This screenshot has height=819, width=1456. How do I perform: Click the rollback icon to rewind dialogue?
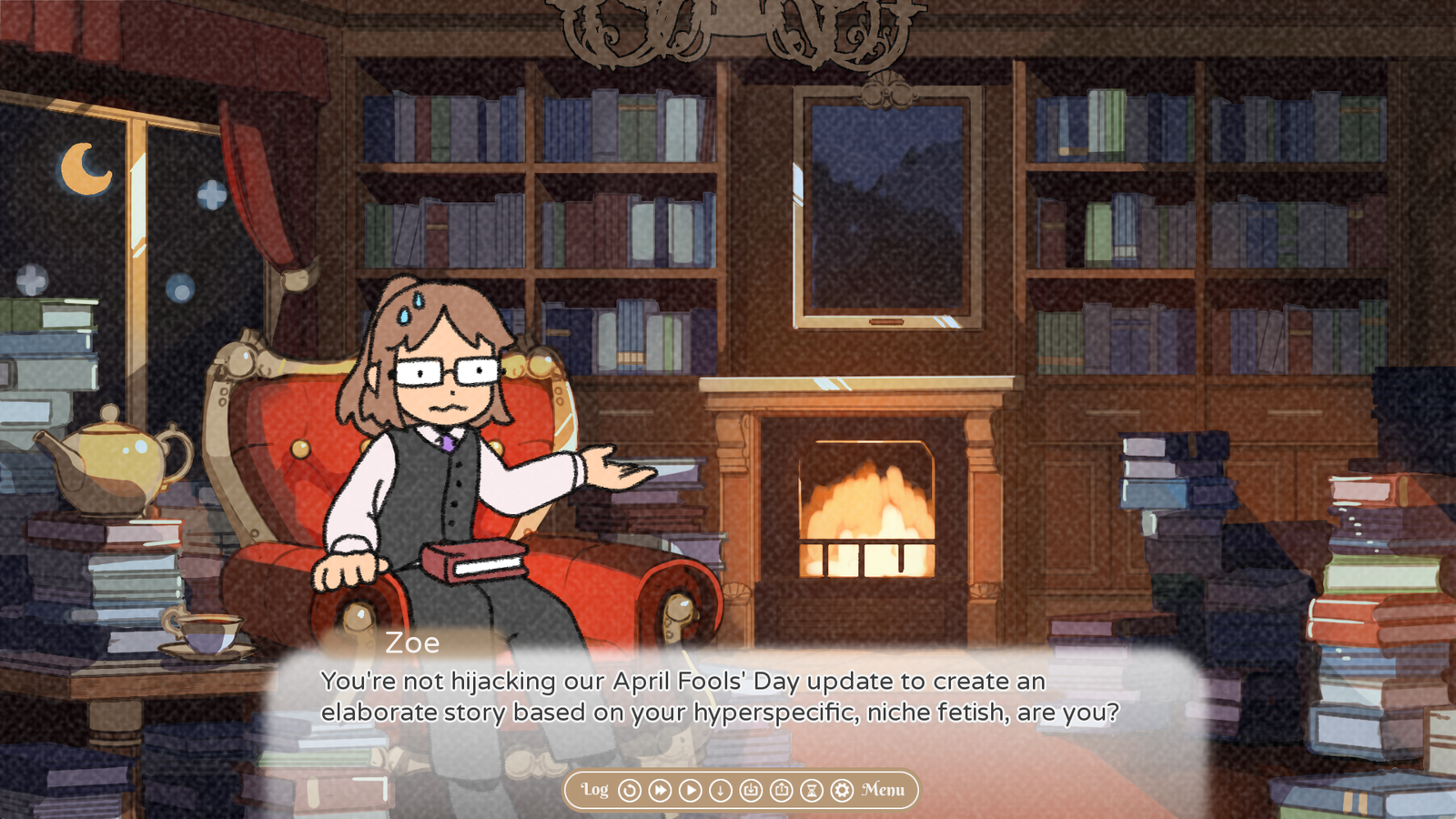tap(630, 791)
